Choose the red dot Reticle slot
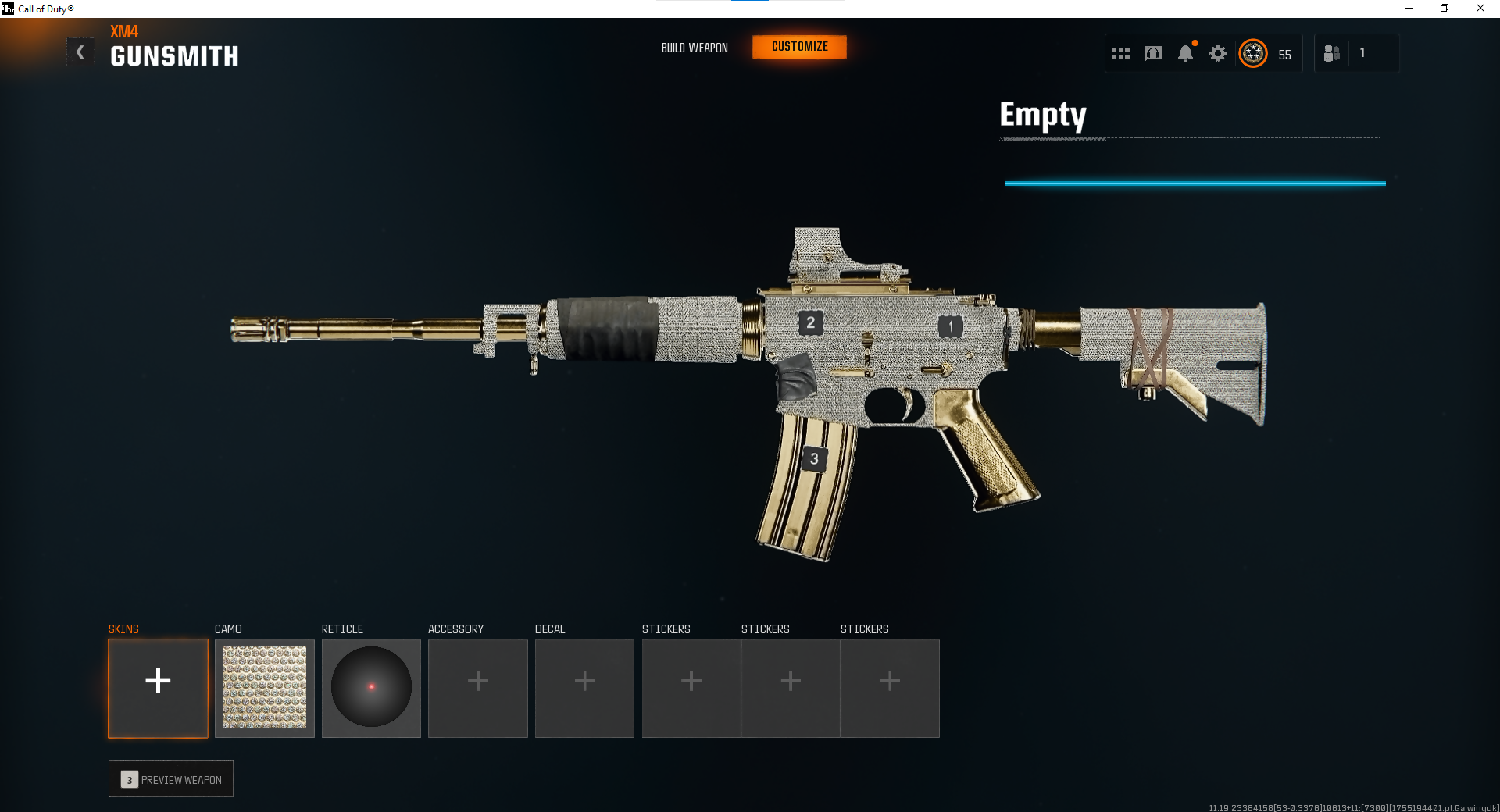1500x812 pixels. pos(371,688)
